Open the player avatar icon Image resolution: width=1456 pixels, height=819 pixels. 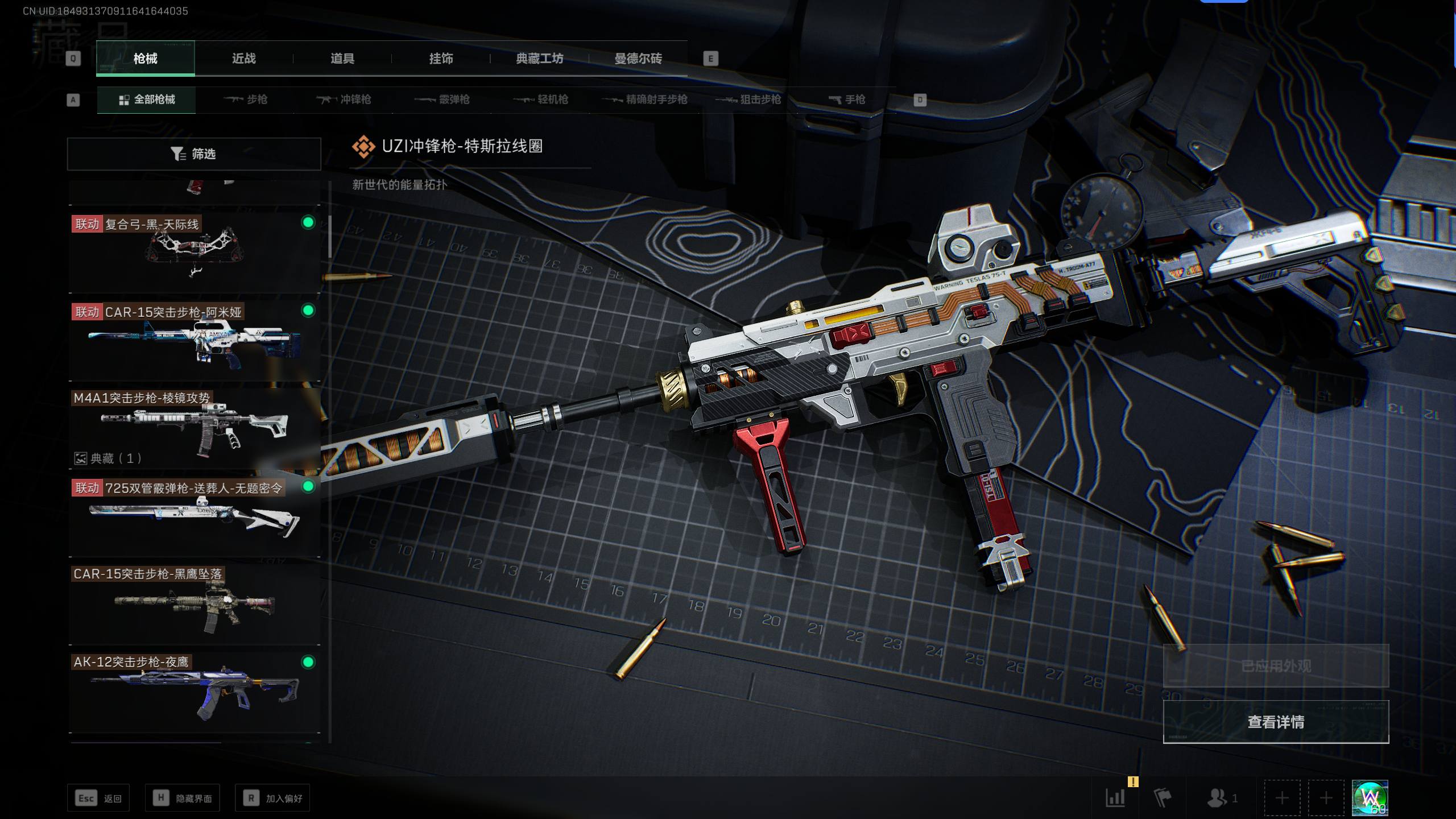[1370, 798]
